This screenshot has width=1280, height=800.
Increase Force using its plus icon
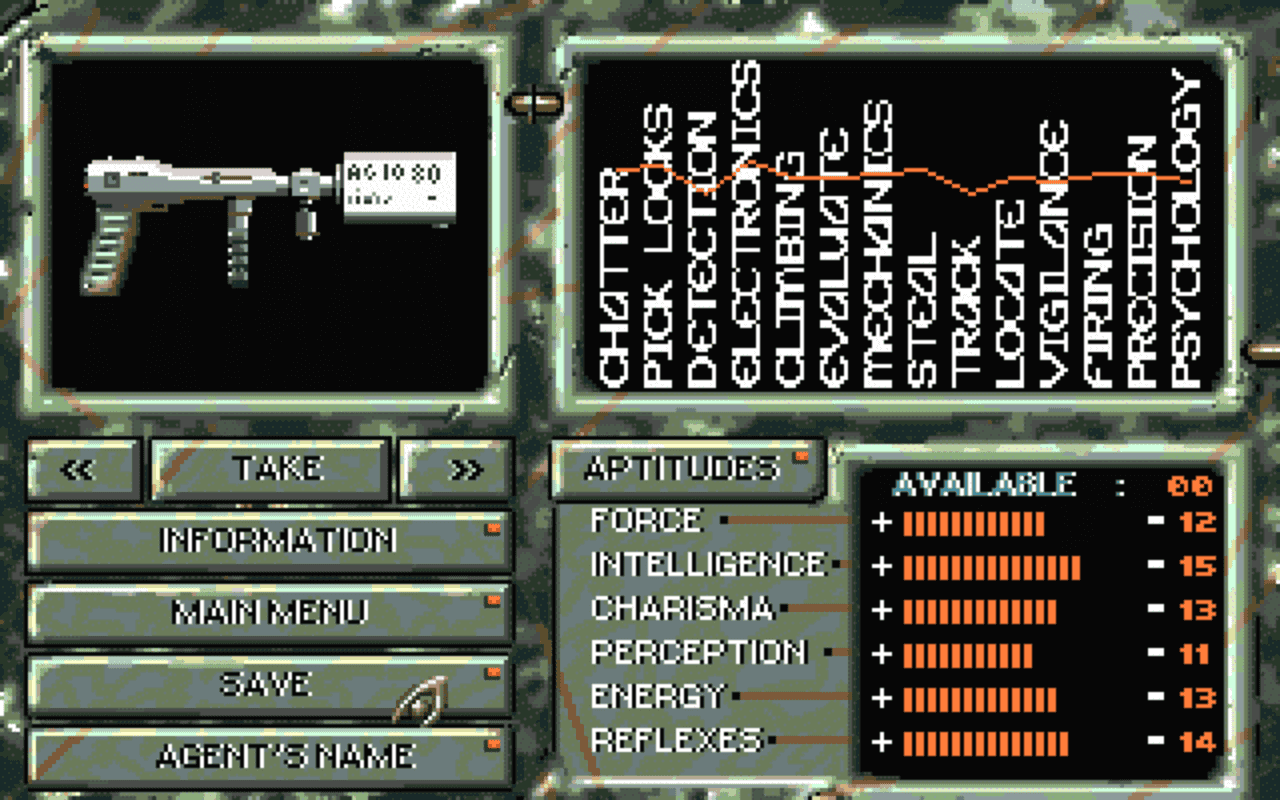click(884, 520)
